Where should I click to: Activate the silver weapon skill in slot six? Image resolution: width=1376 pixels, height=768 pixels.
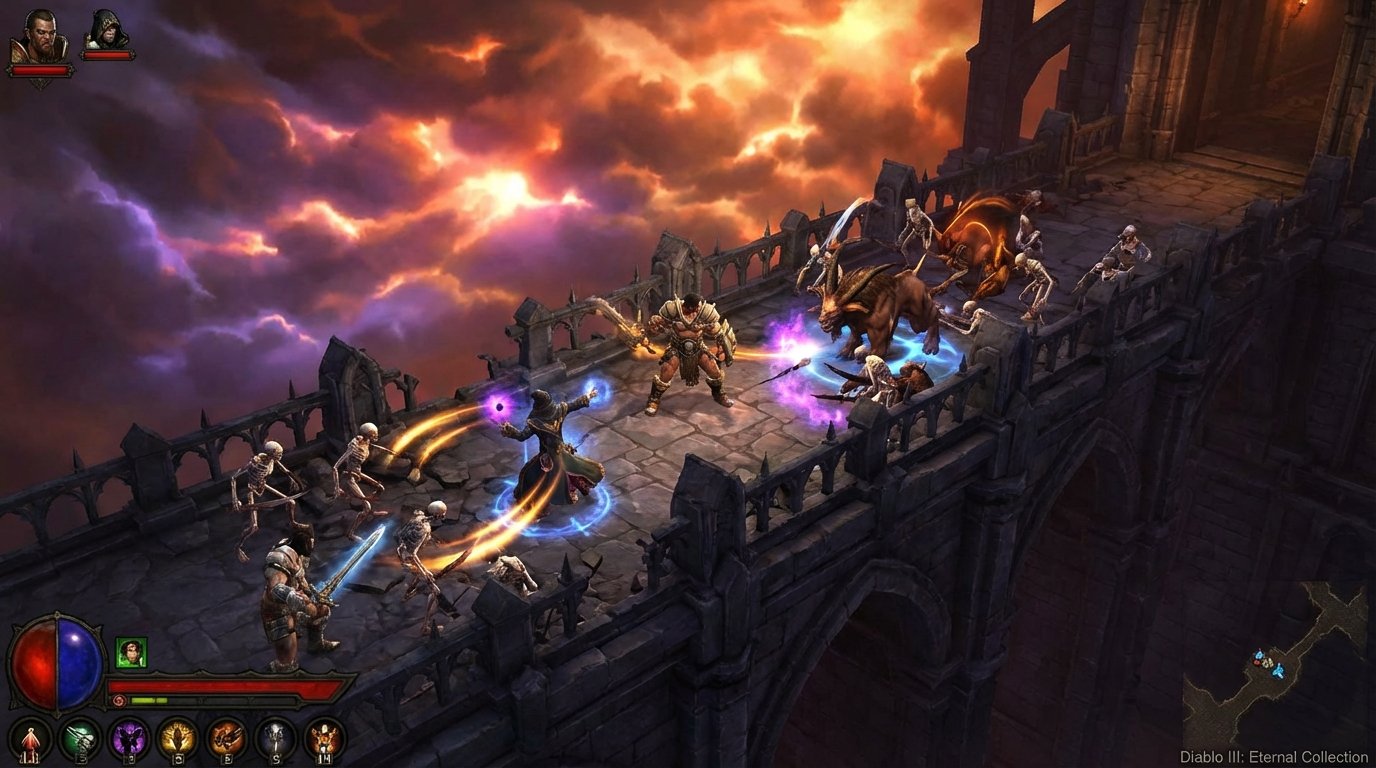tap(275, 738)
